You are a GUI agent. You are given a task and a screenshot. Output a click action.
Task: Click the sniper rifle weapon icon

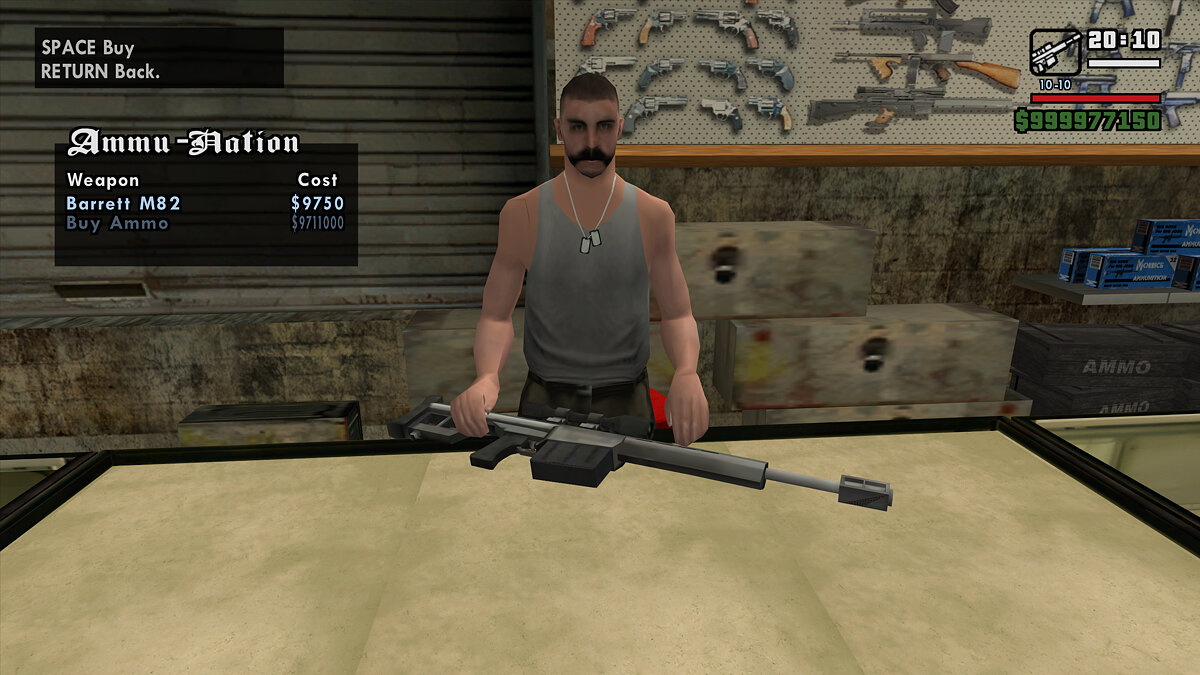point(1054,51)
